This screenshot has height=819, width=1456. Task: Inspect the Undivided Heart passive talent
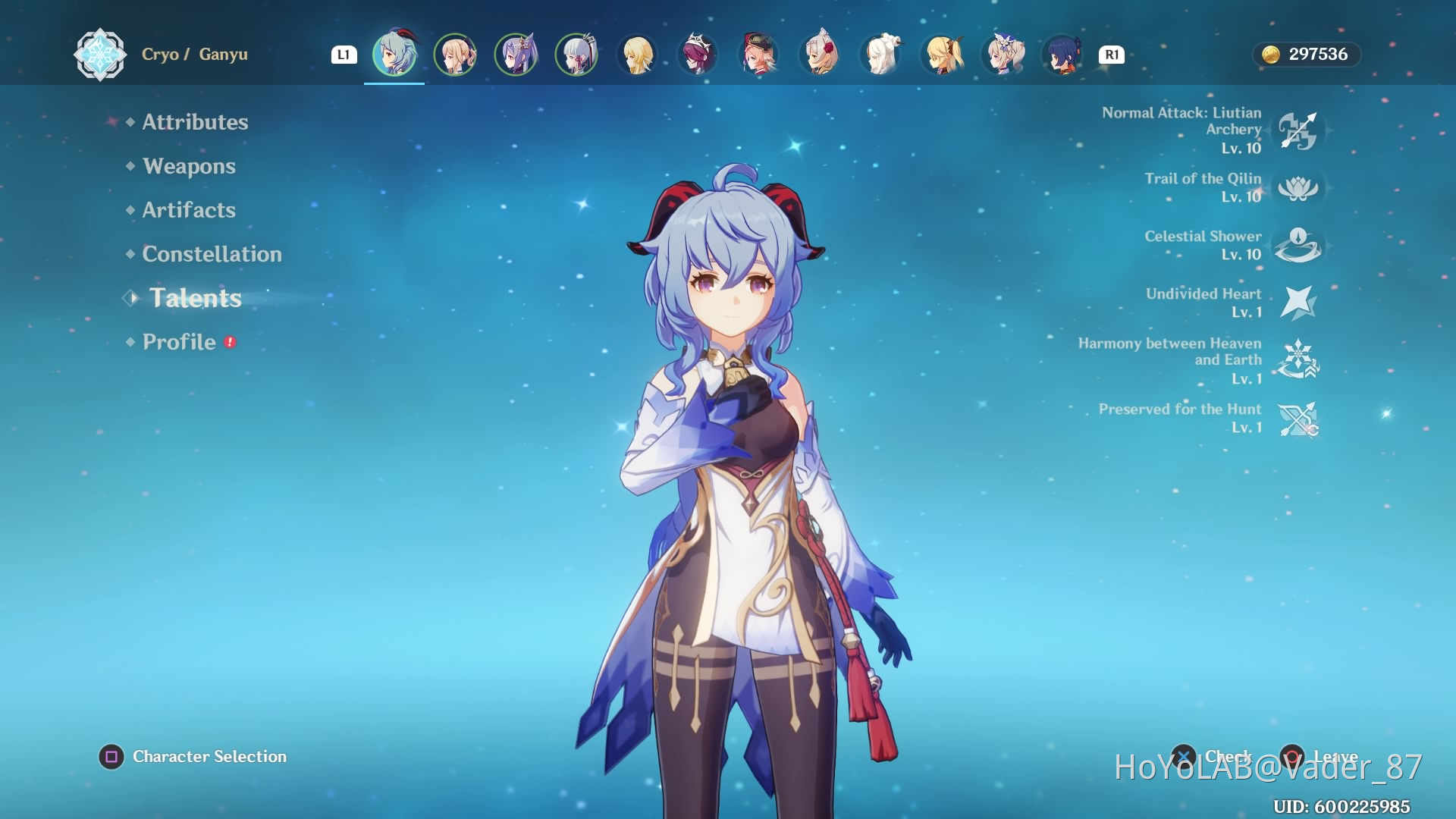point(1298,303)
